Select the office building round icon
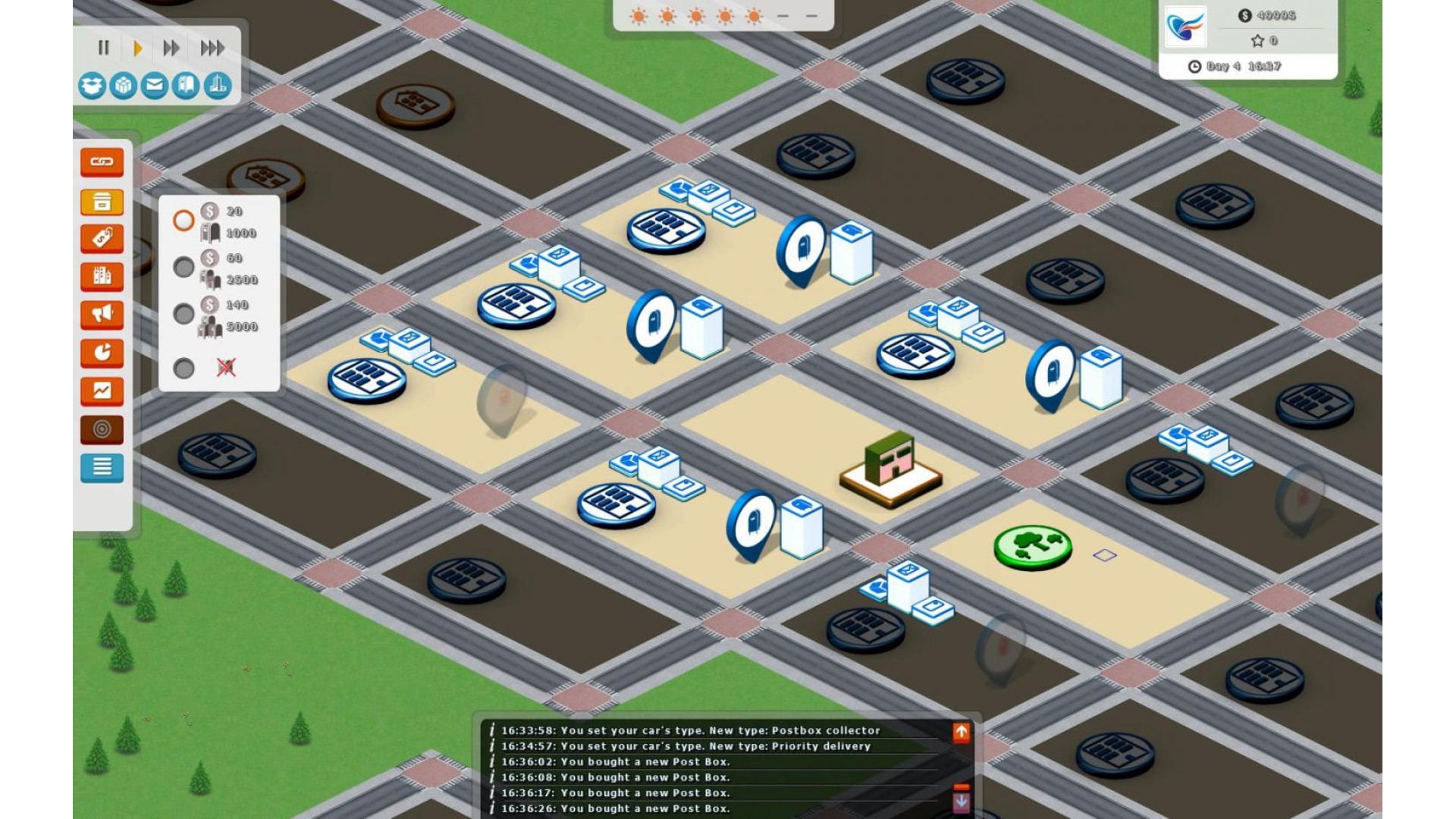Image resolution: width=1456 pixels, height=819 pixels. [x=218, y=86]
